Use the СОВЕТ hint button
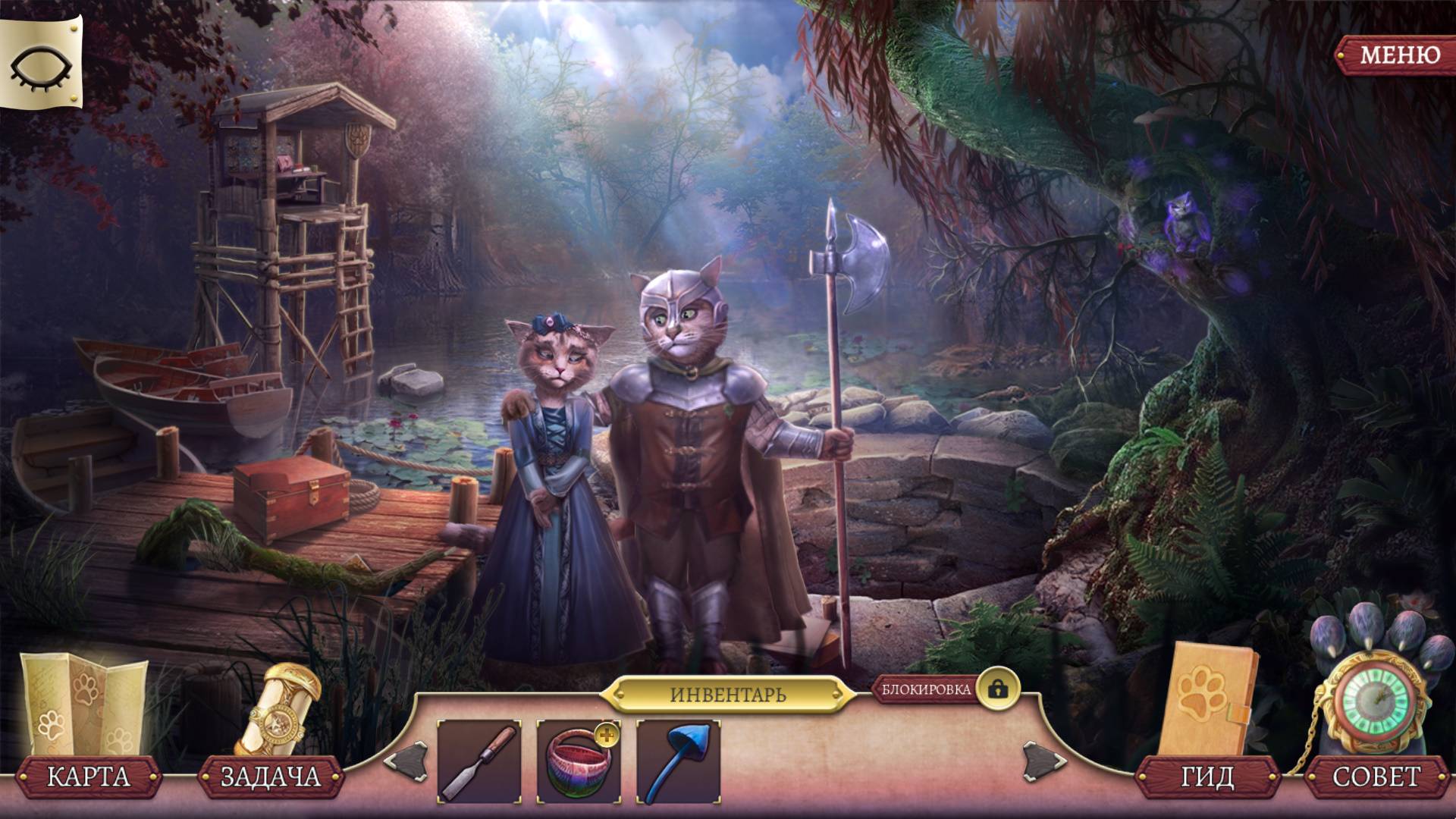Image resolution: width=1456 pixels, height=819 pixels. pyautogui.click(x=1376, y=777)
